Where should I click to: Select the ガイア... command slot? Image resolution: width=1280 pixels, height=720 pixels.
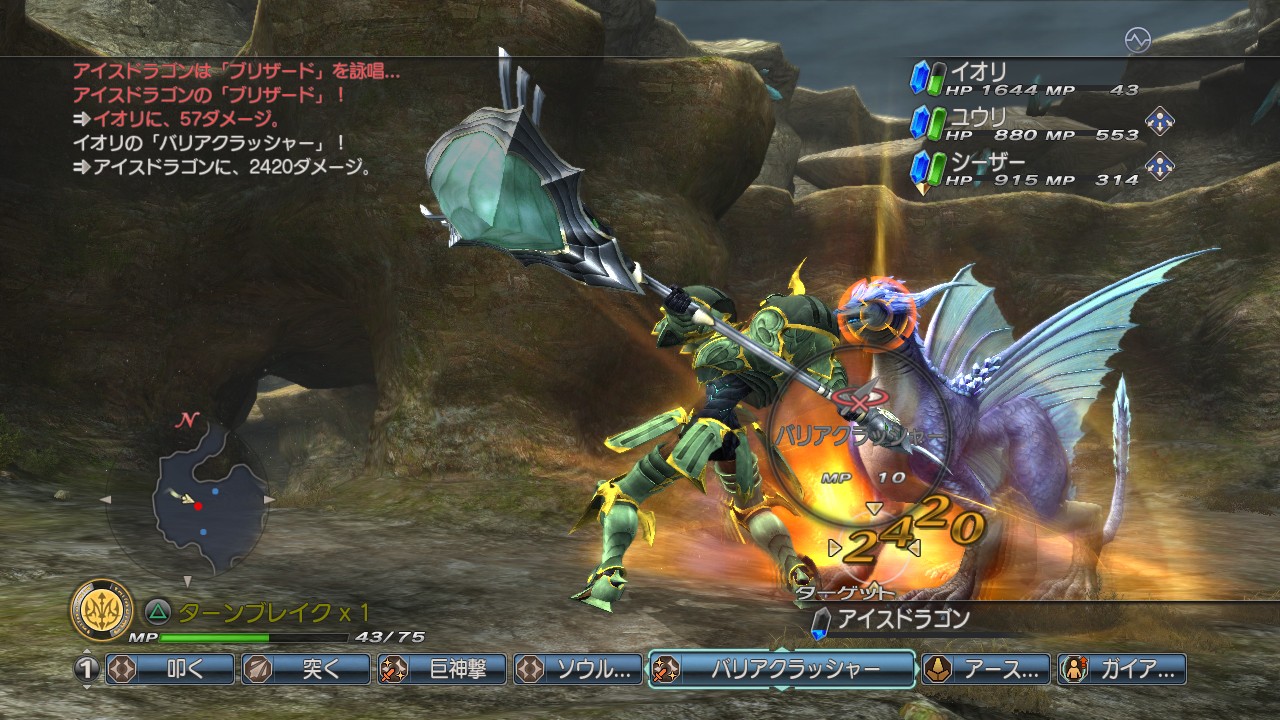1122,669
